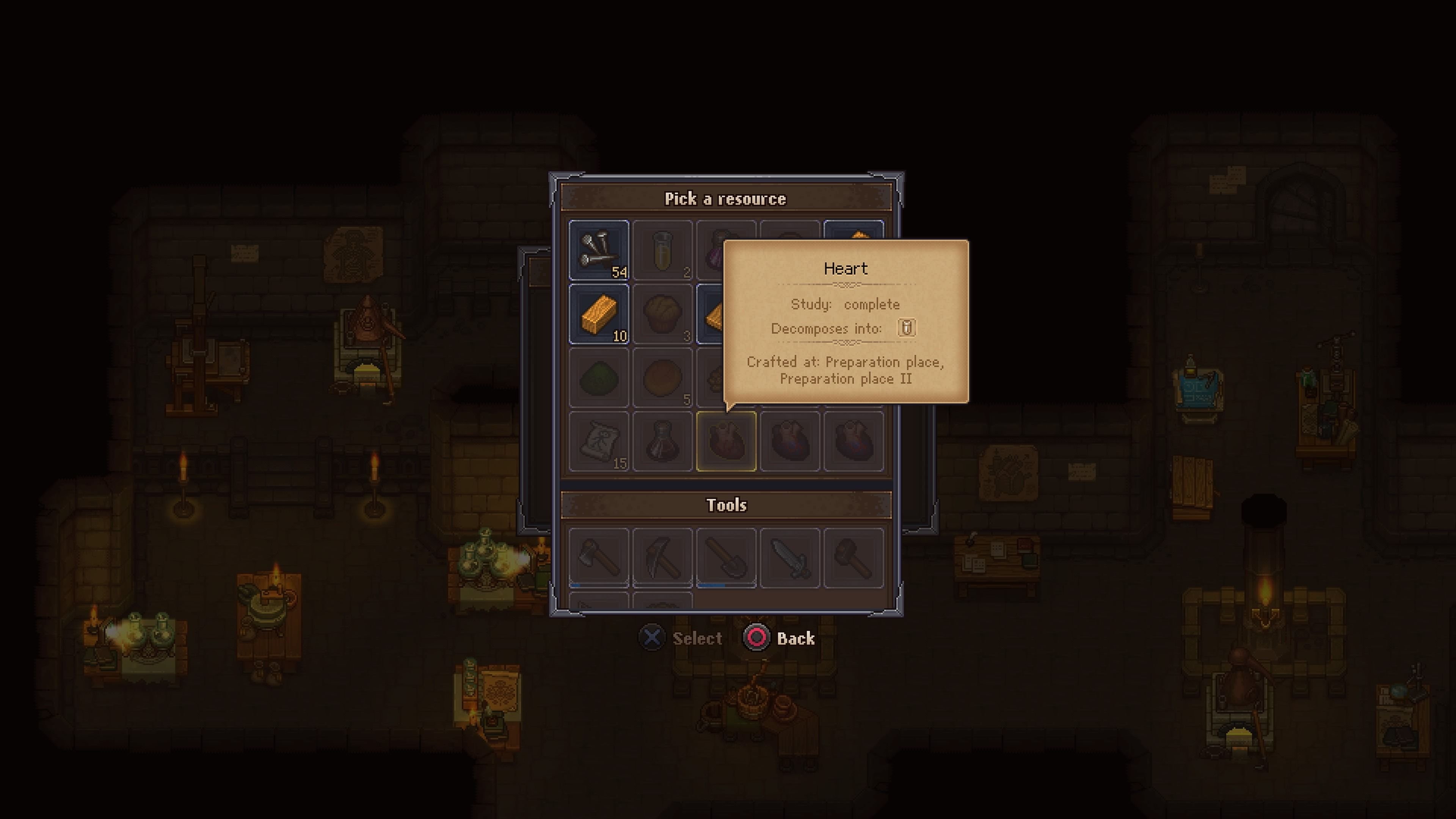This screenshot has width=1456, height=819.
Task: Click the flask resource next to the scroll
Action: click(x=663, y=441)
